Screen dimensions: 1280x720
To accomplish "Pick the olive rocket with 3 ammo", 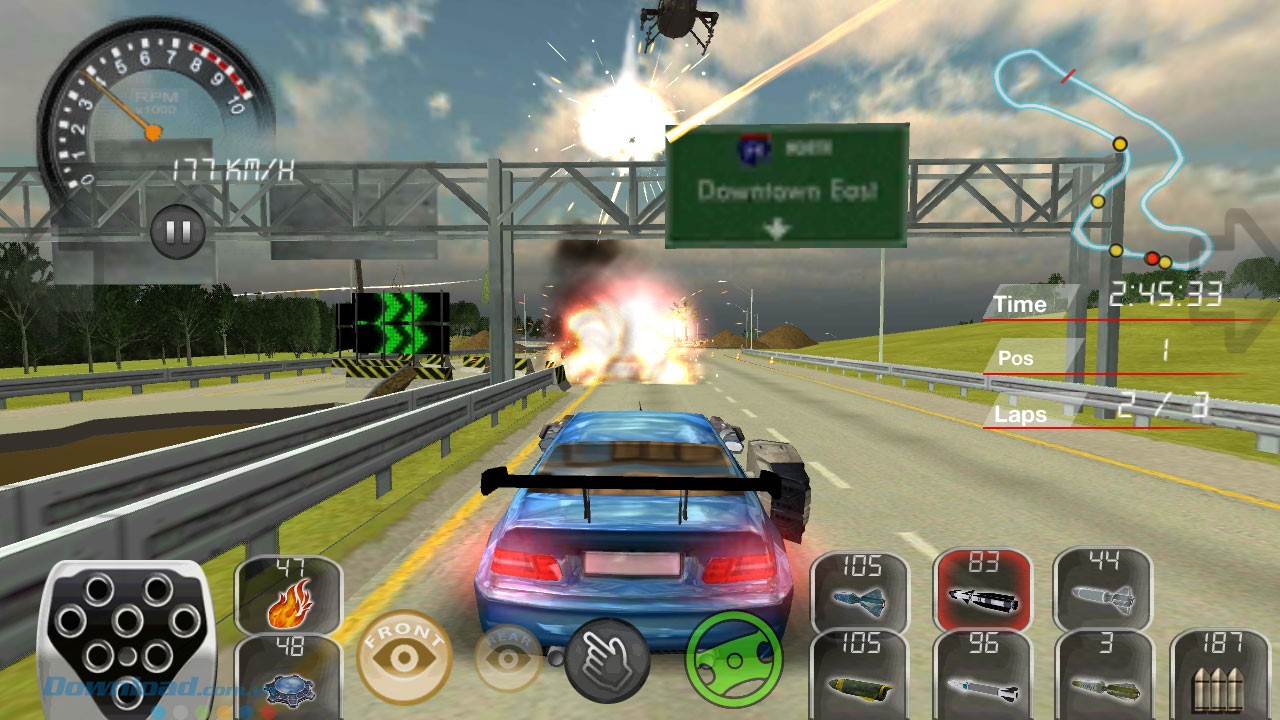I will 1104,673.
